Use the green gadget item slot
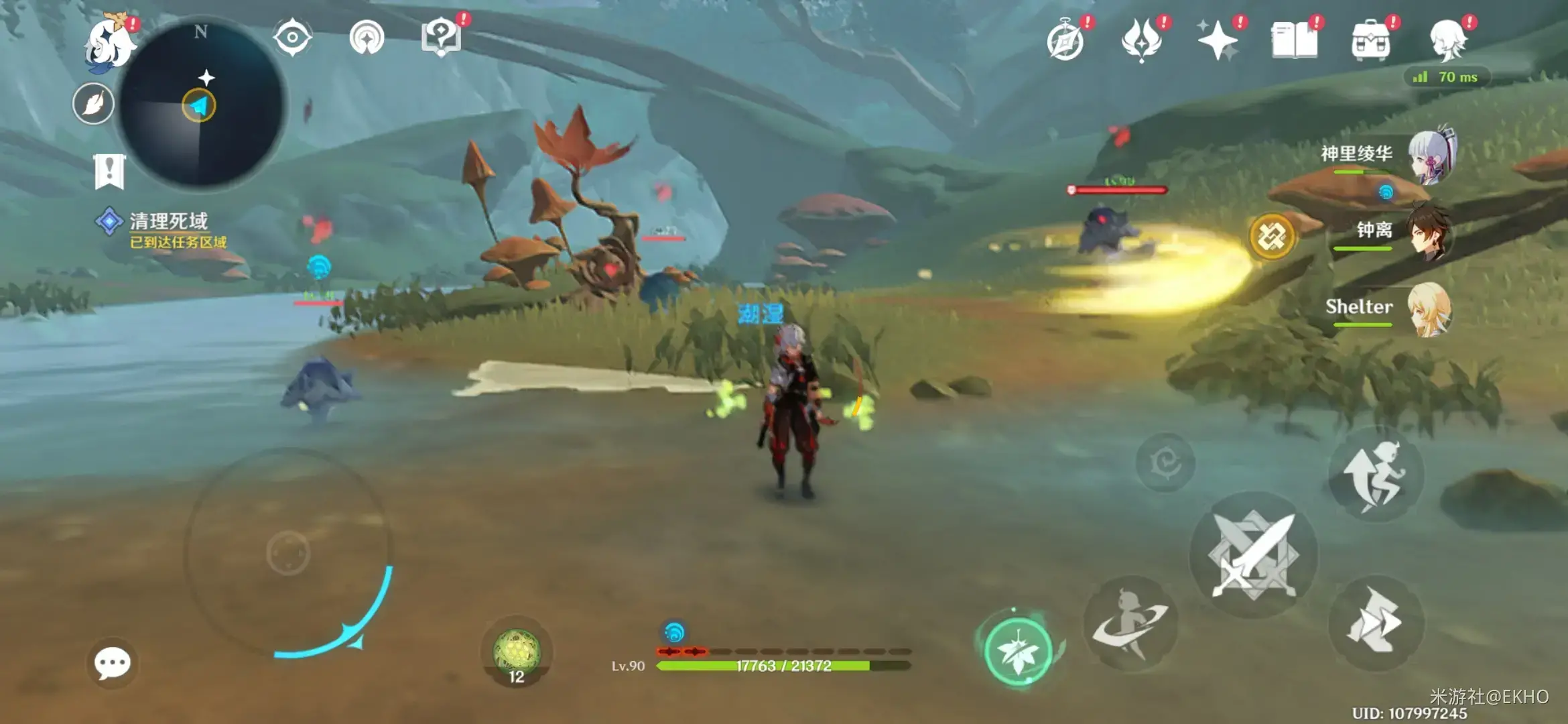Image resolution: width=1568 pixels, height=724 pixels. (x=516, y=652)
